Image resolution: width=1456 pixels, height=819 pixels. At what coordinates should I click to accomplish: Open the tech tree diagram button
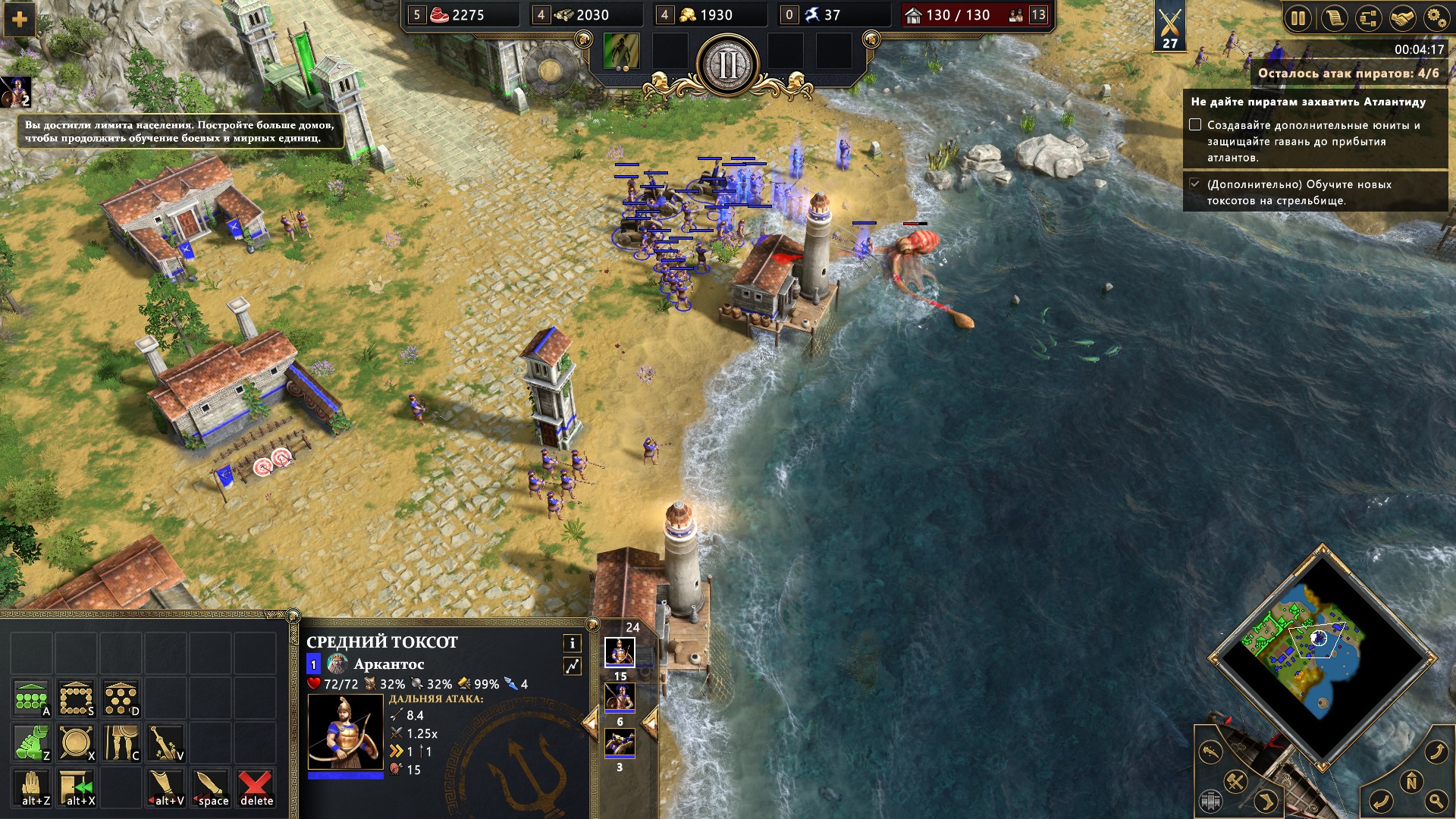[x=1367, y=18]
